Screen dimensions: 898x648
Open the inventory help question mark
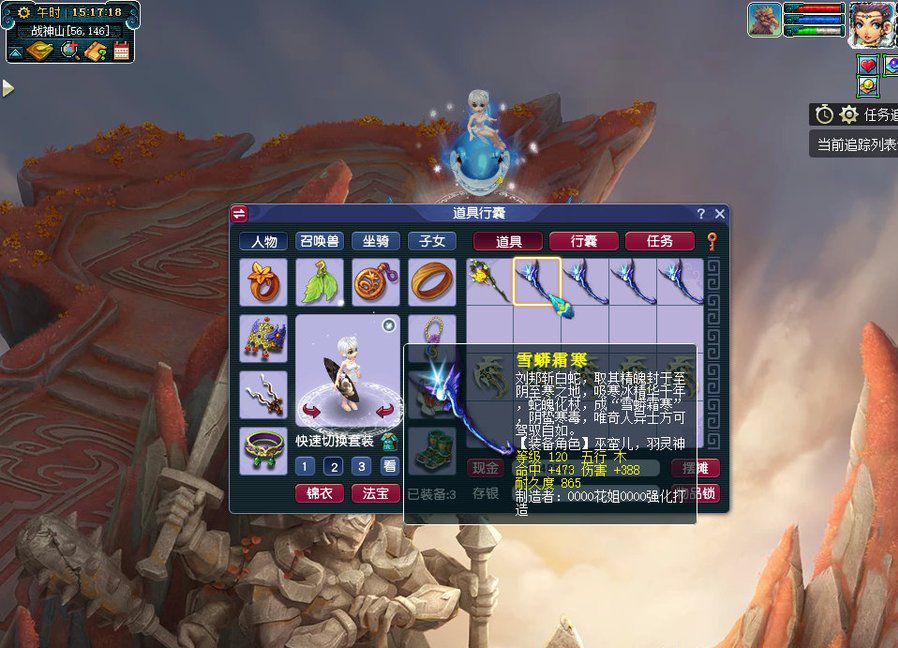coord(700,214)
